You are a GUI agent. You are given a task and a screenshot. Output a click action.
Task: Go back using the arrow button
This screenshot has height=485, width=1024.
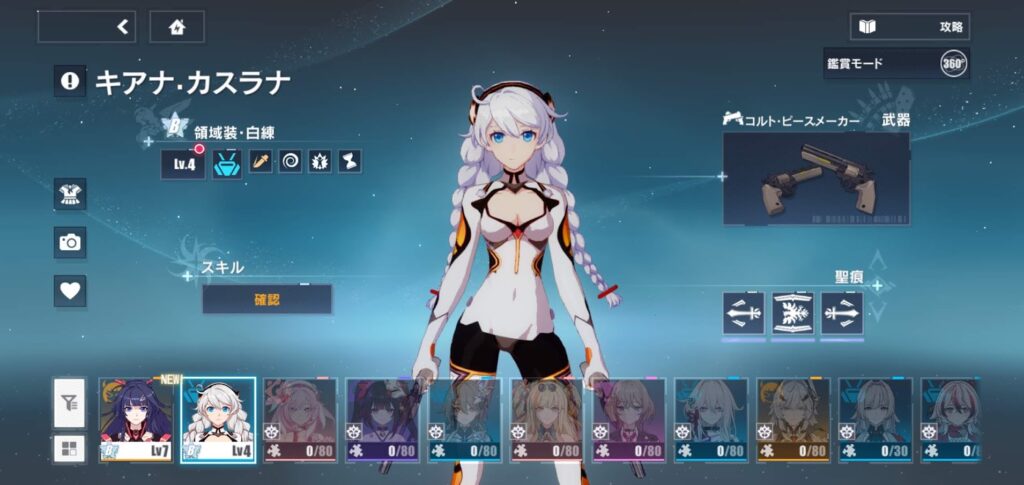coord(87,27)
